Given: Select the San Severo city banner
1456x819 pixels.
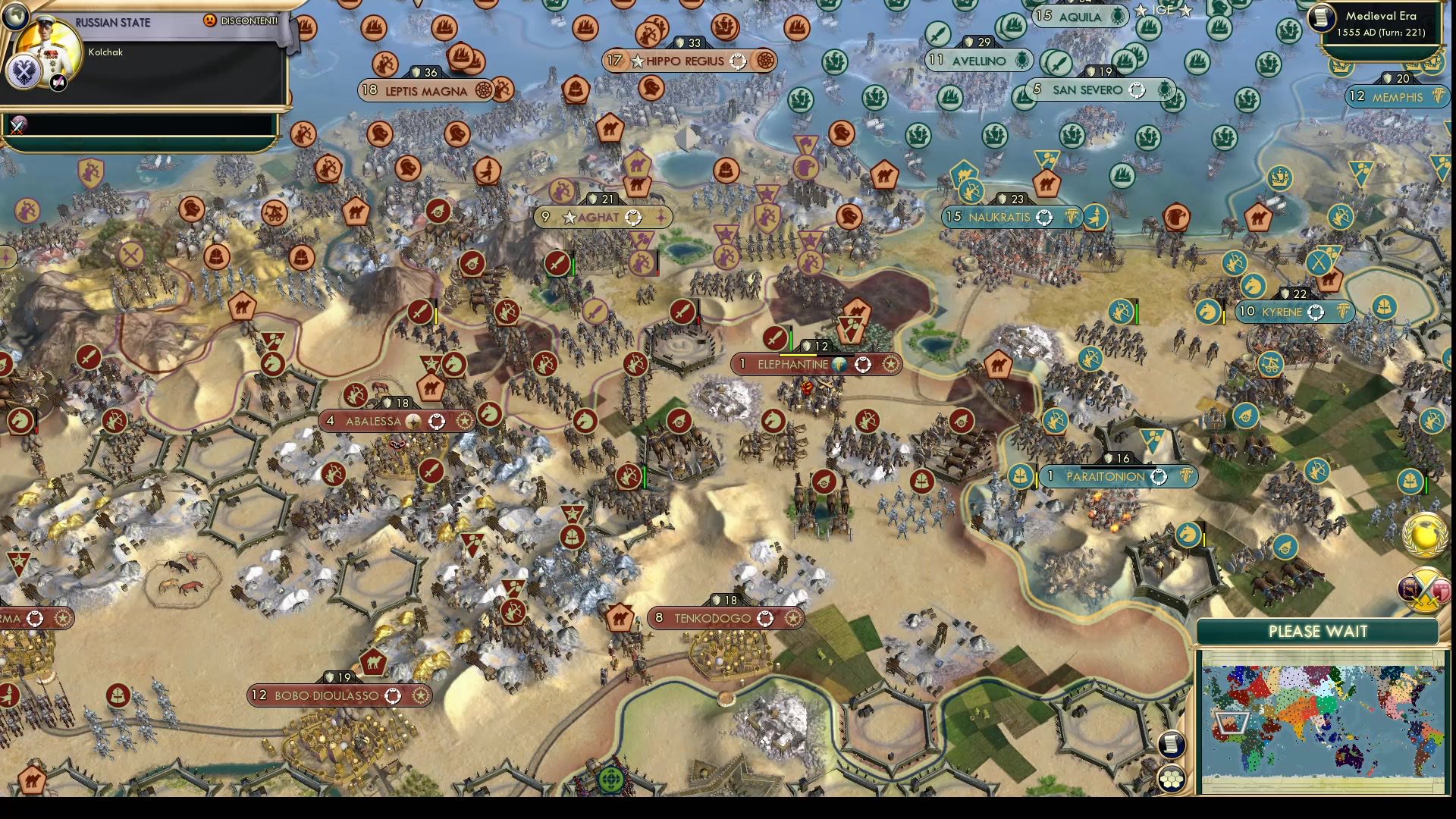Looking at the screenshot, I should click(x=1087, y=89).
